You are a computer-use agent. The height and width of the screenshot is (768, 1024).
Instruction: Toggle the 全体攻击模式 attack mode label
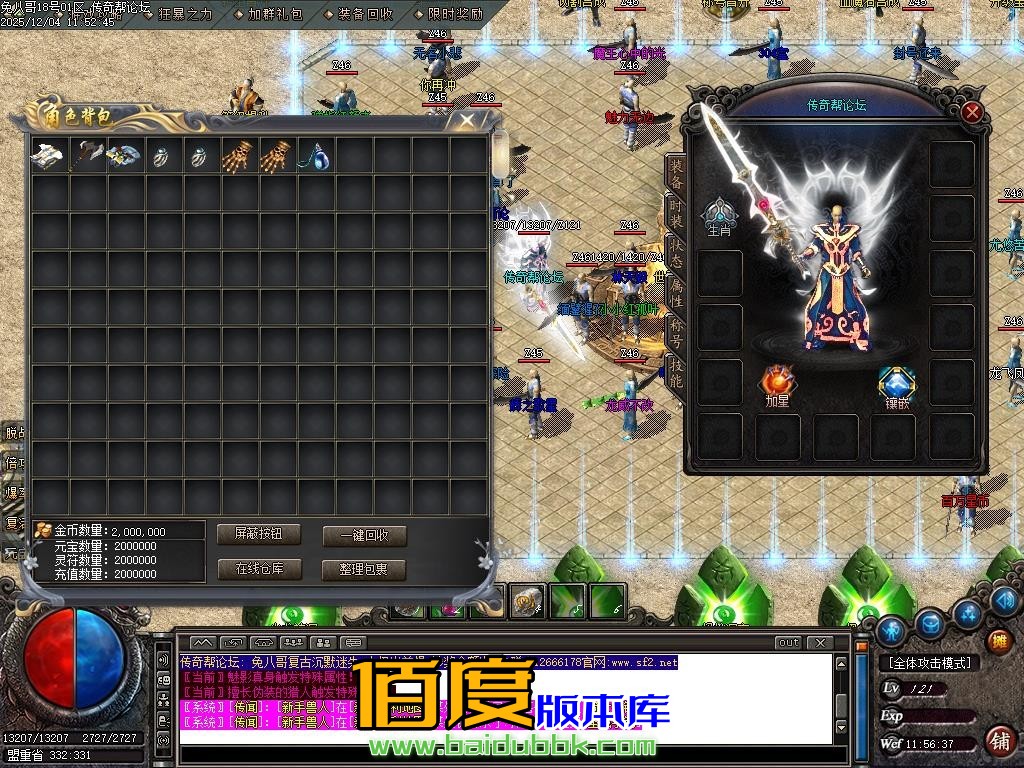[929, 663]
